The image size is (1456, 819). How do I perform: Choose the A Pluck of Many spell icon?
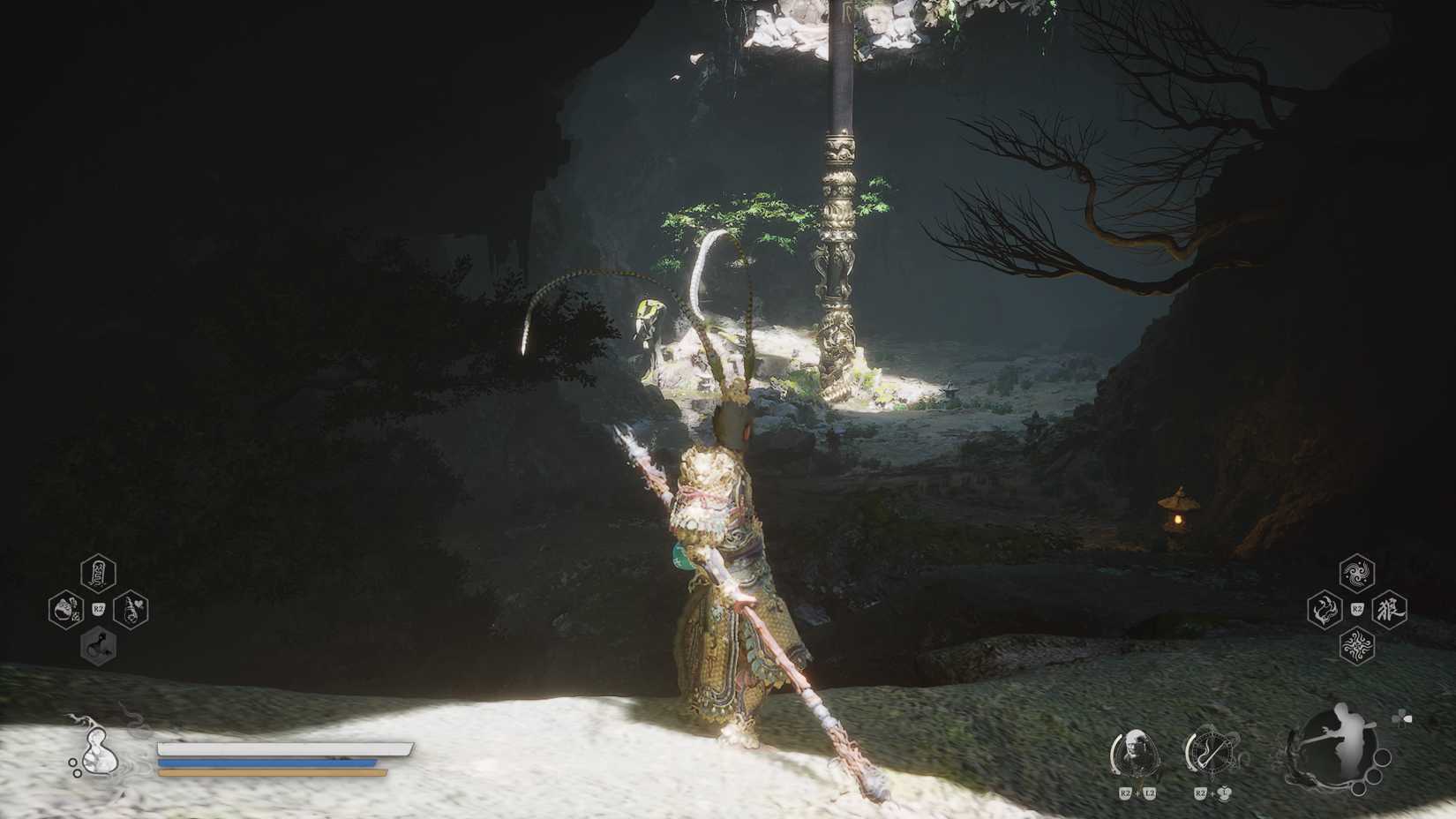pyautogui.click(x=1357, y=646)
